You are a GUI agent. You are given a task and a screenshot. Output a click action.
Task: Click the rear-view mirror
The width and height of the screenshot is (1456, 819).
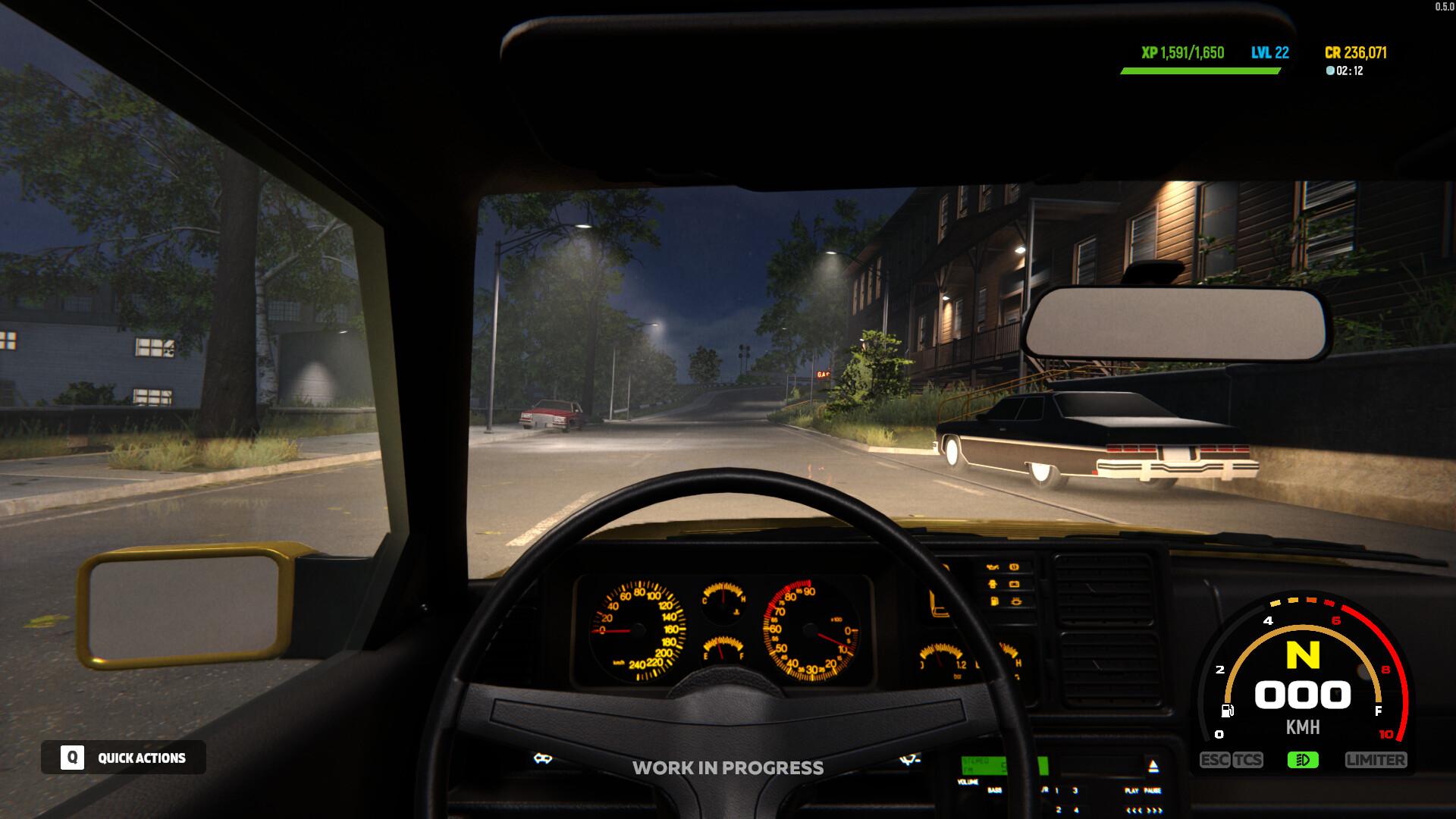[1177, 324]
